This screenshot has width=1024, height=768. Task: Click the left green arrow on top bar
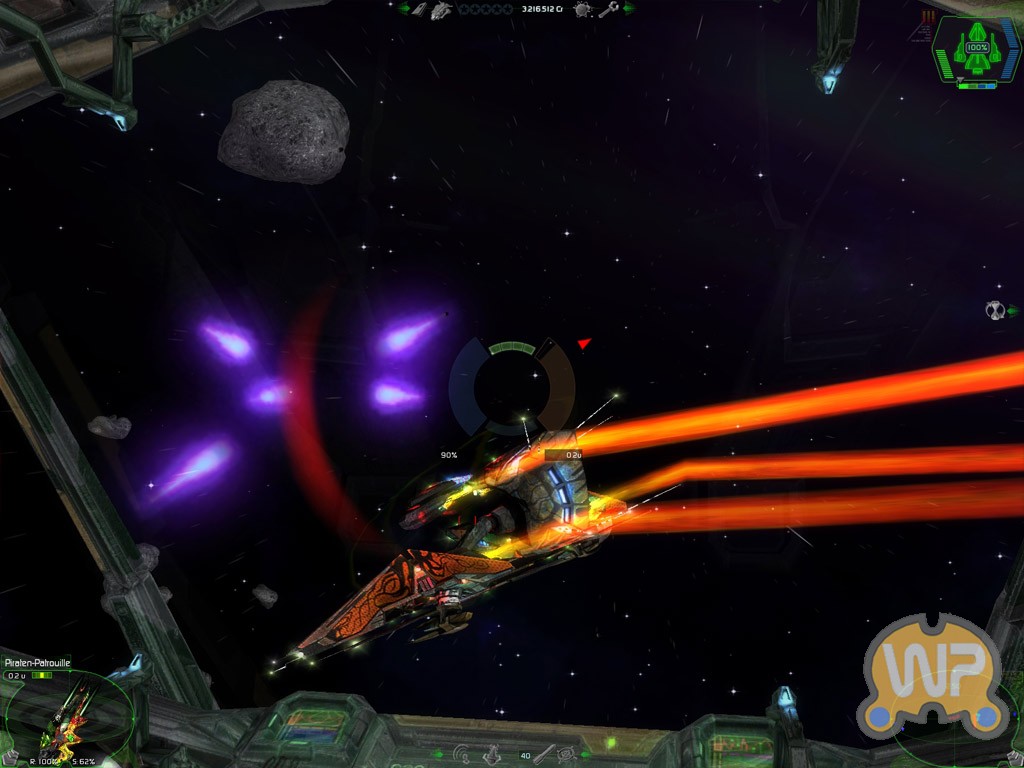405,9
